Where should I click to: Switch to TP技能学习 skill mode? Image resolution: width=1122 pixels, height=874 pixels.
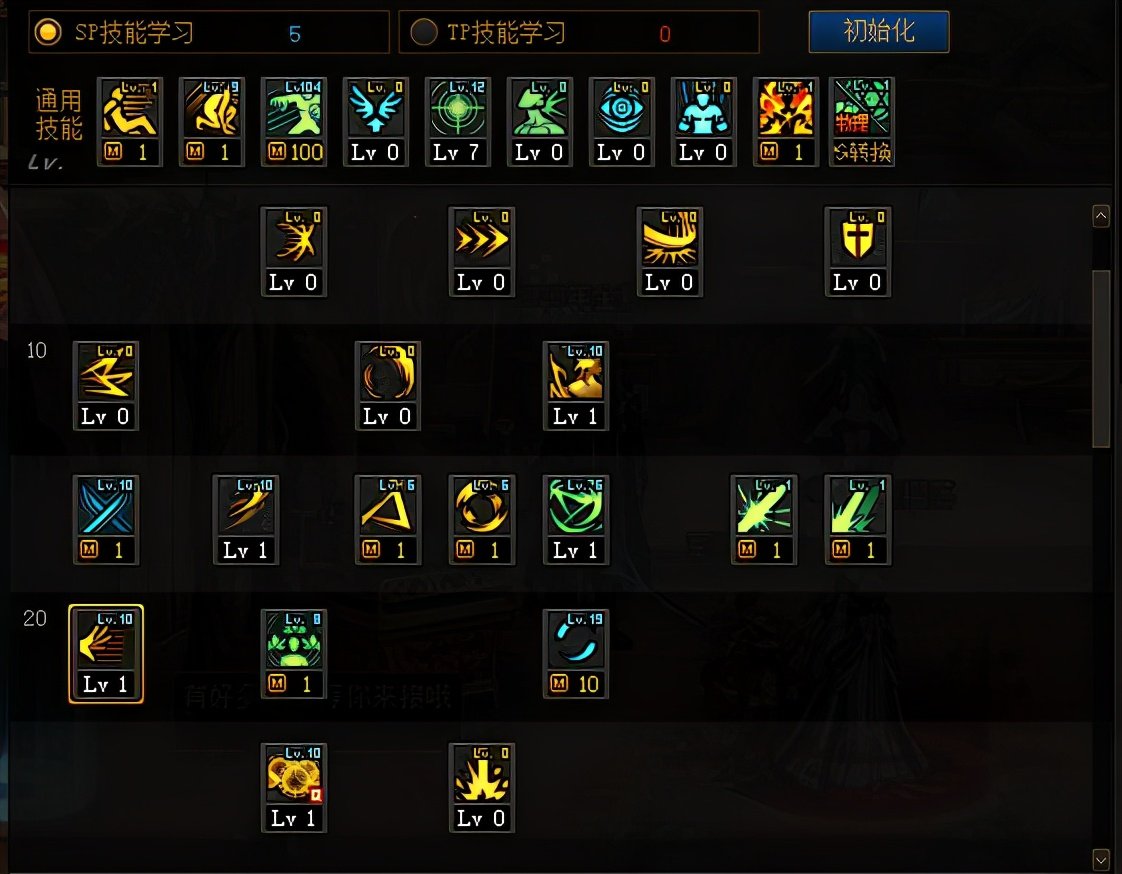pos(425,33)
